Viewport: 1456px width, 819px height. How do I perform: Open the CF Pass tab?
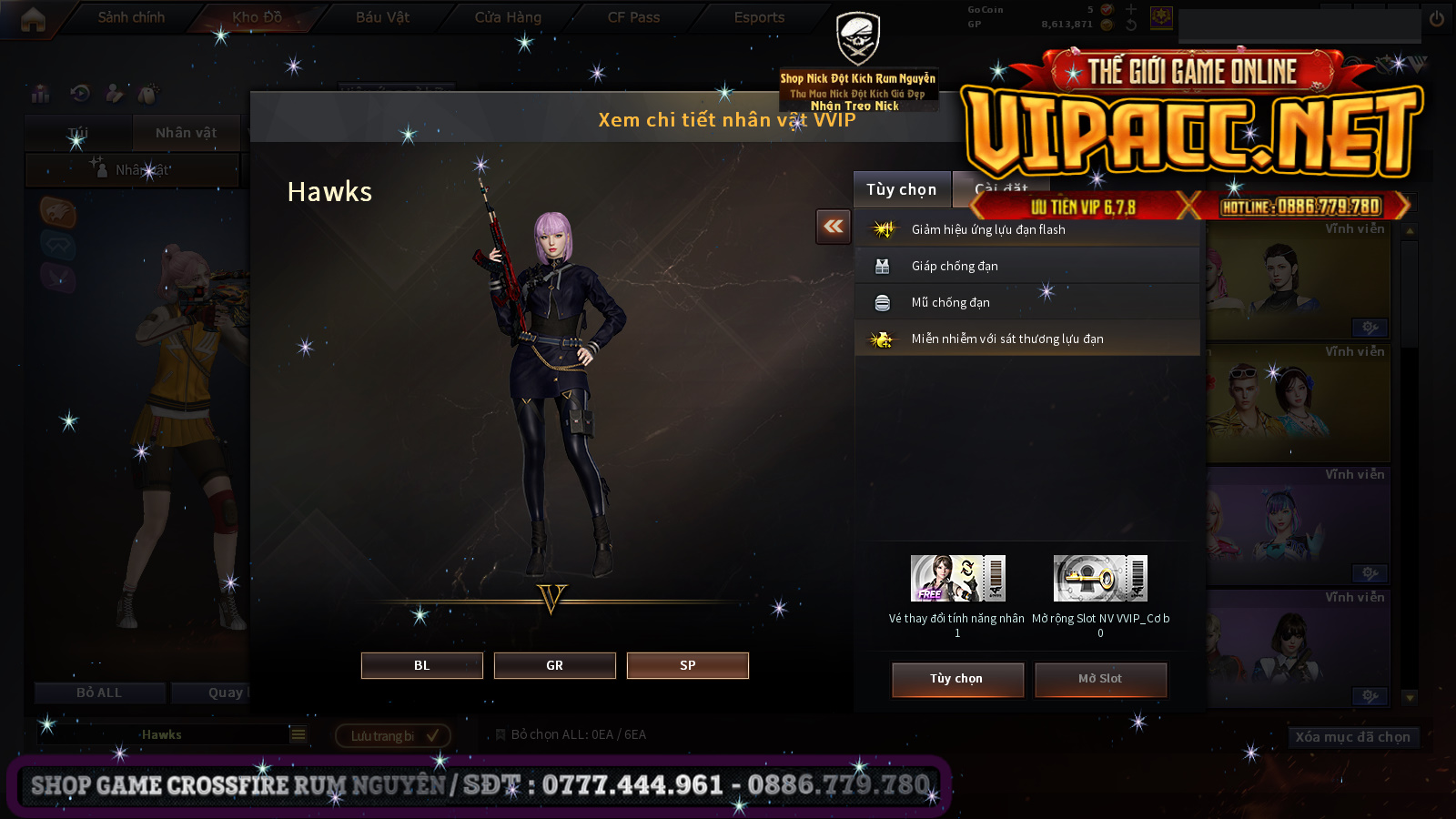pos(633,17)
